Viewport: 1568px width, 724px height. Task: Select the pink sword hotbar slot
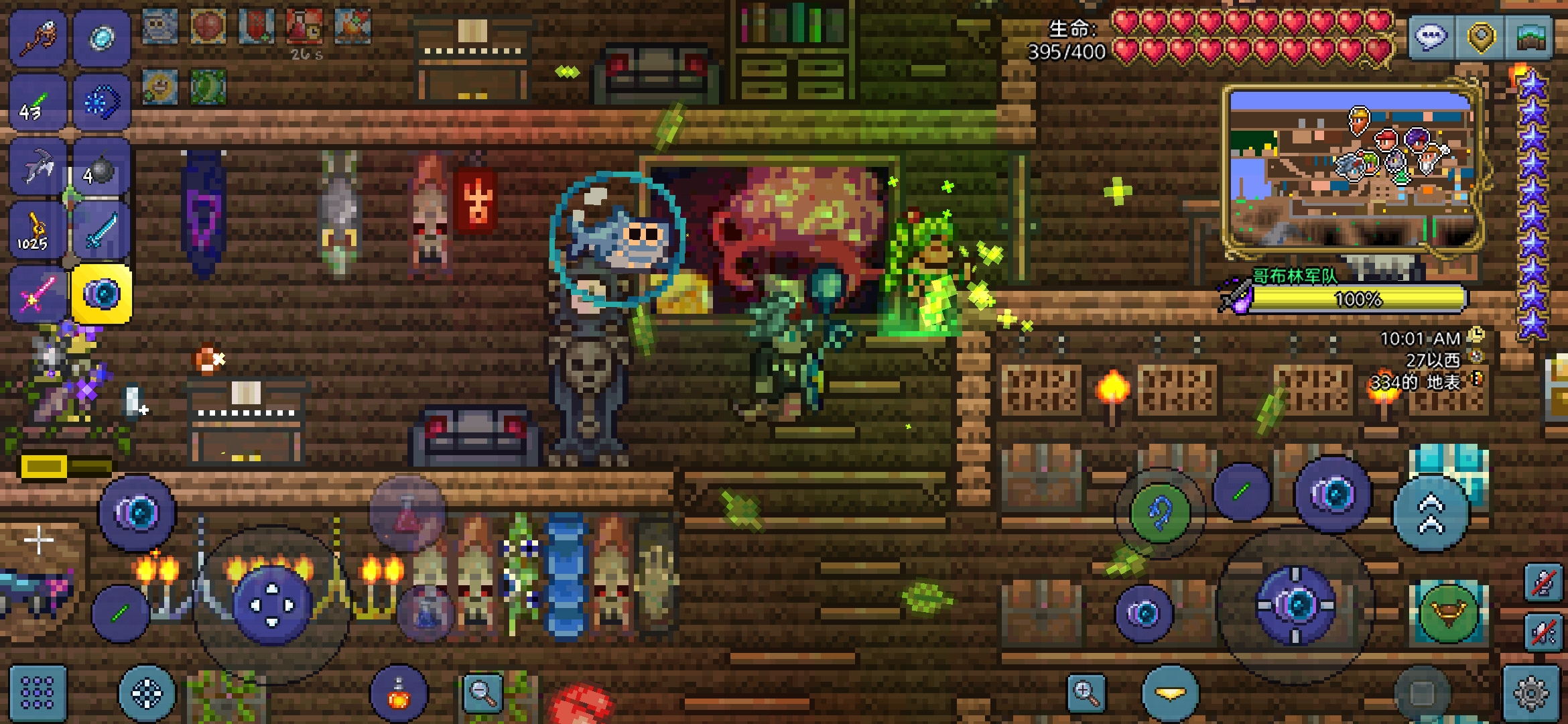tap(38, 294)
